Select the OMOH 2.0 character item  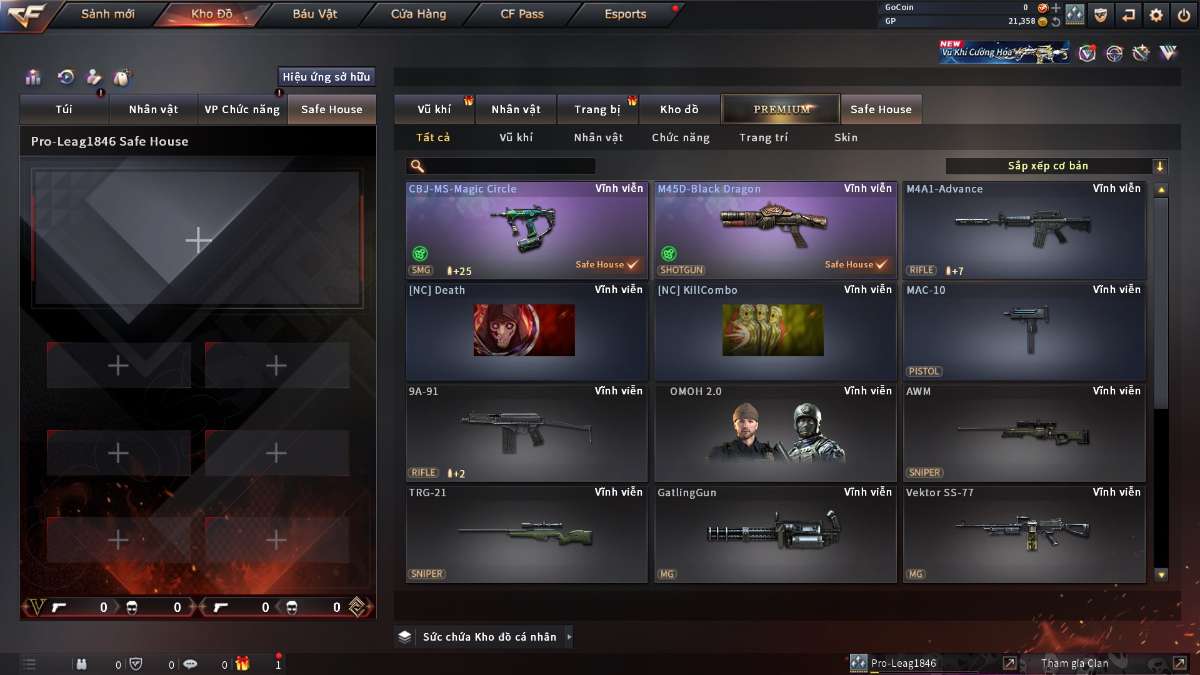click(775, 432)
